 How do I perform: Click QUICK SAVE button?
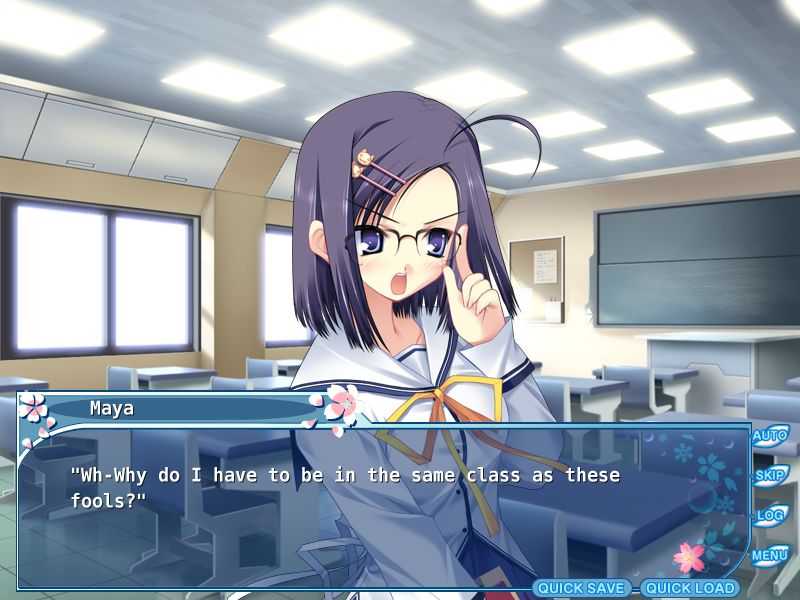coord(582,588)
